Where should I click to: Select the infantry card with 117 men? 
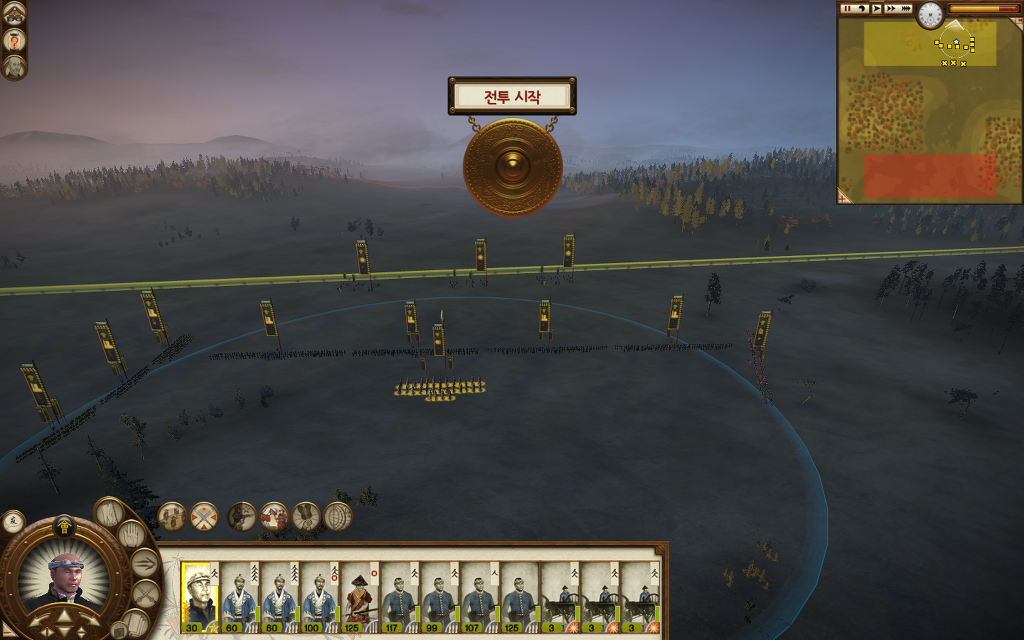point(400,597)
